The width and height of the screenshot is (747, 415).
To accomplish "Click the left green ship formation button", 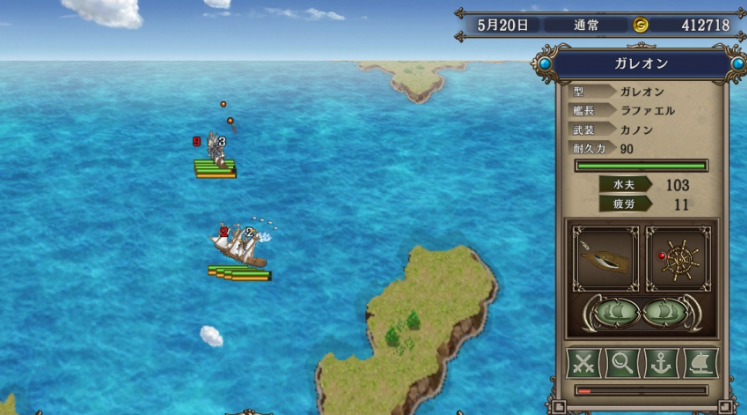I will (x=617, y=313).
